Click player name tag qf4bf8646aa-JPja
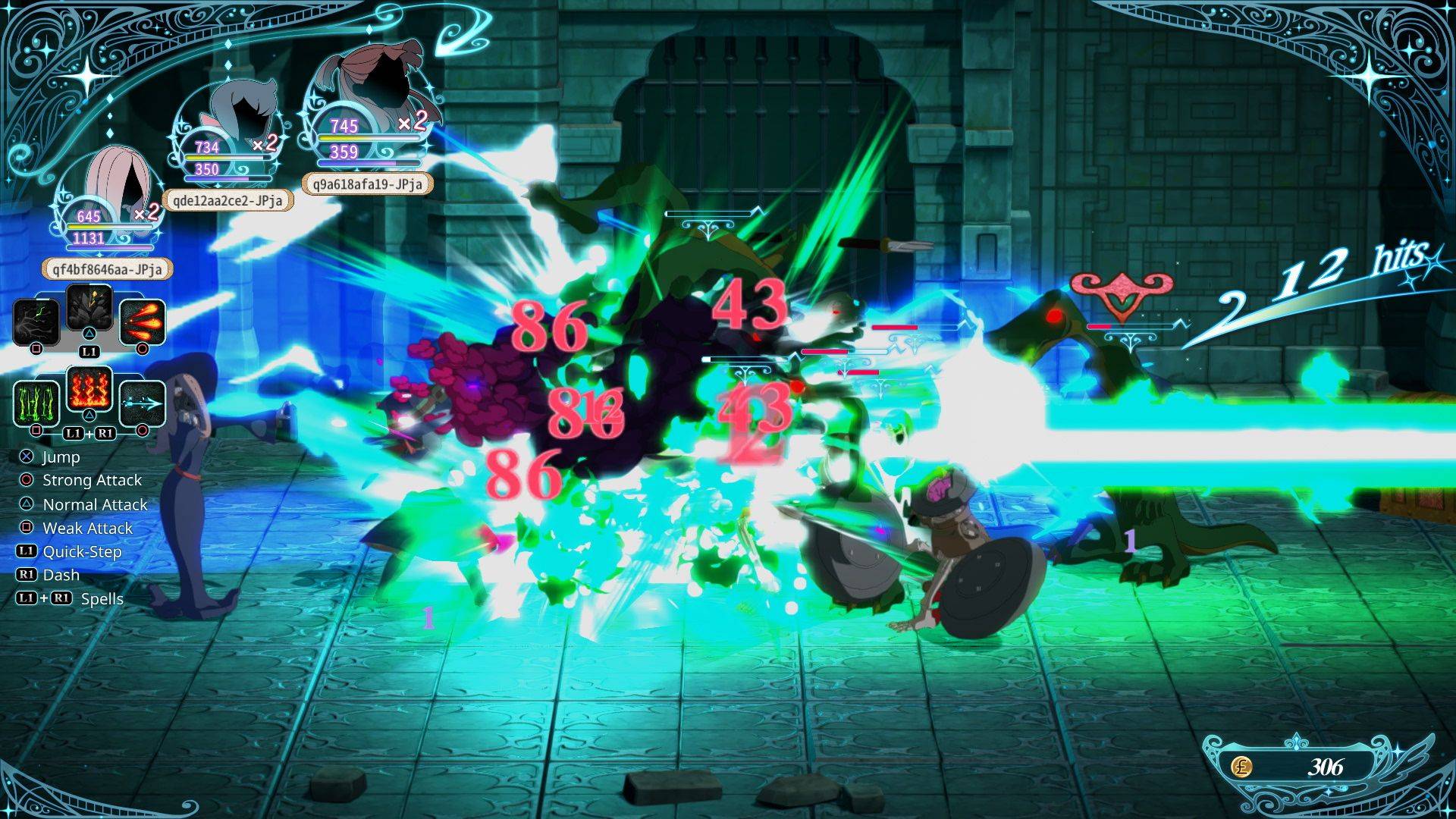This screenshot has width=1456, height=819. pyautogui.click(x=107, y=269)
